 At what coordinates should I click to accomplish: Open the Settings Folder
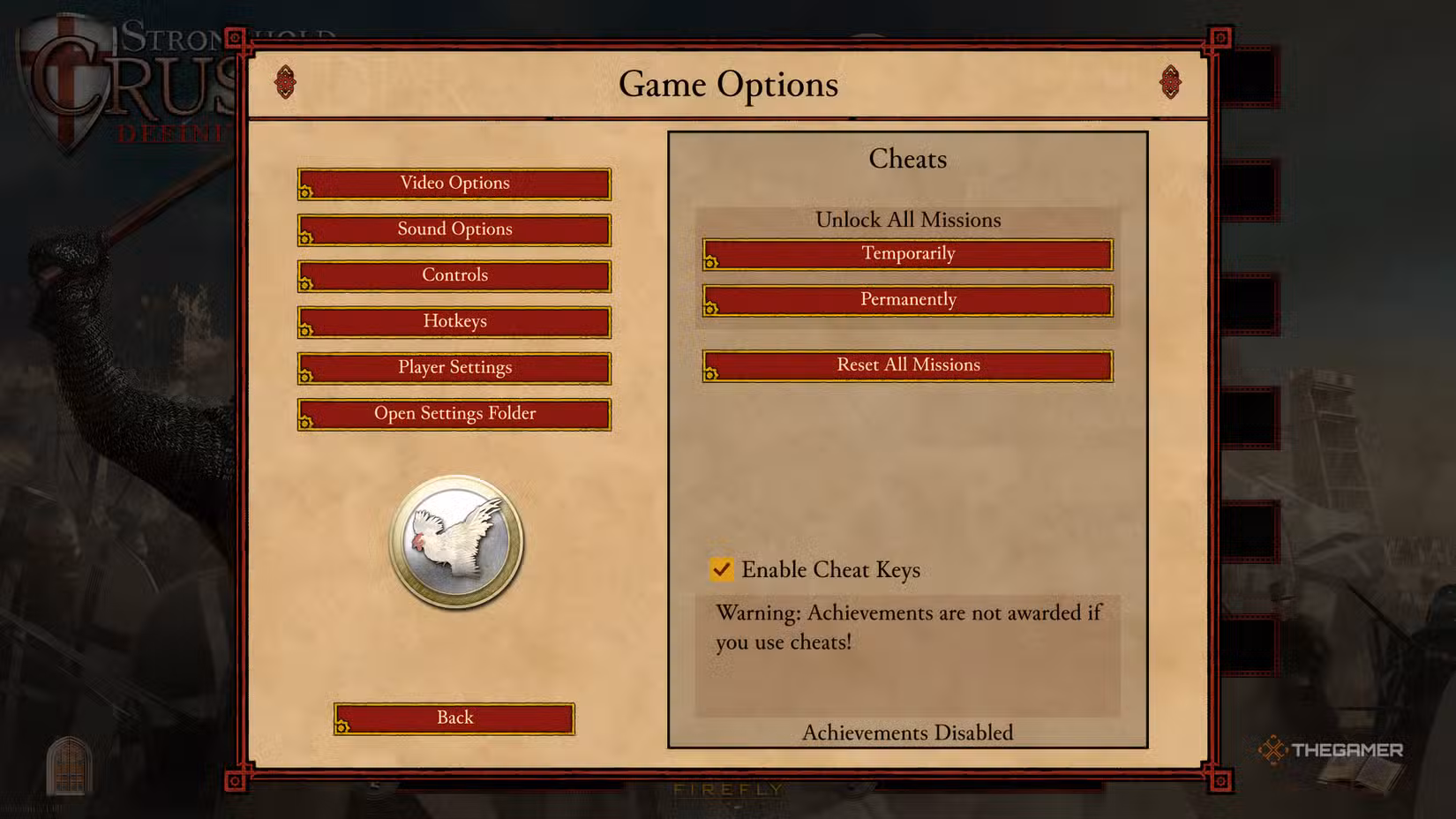click(454, 413)
